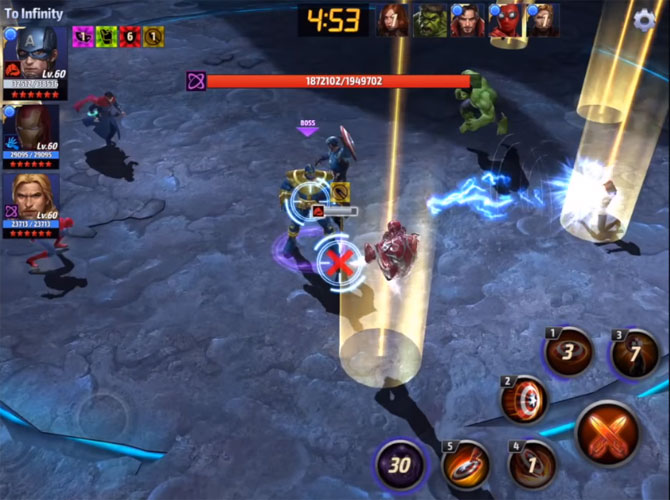Use skill 3 showing cooldown 7
This screenshot has height=500, width=670.
635,354
